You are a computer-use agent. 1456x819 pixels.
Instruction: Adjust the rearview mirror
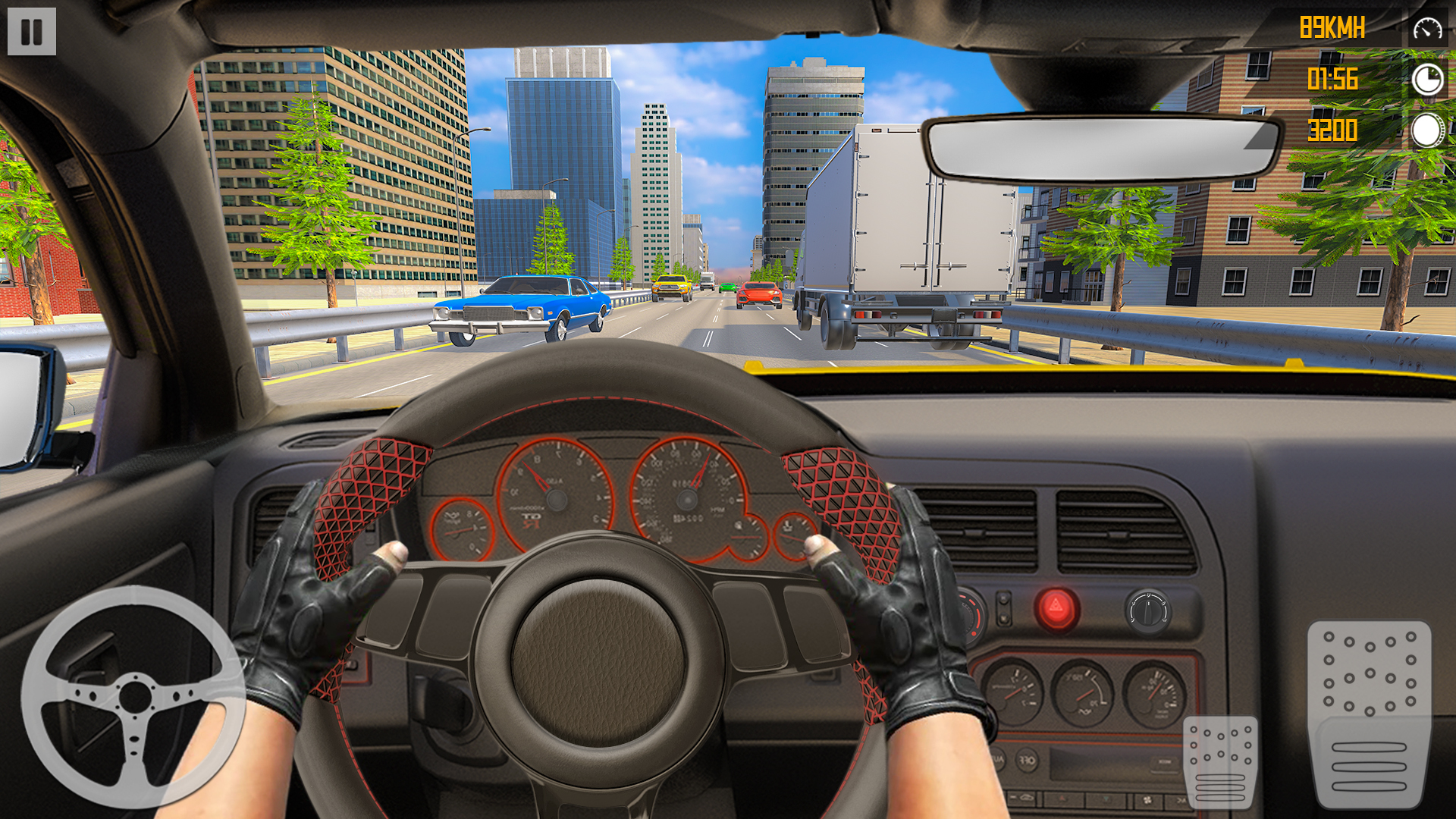[x=1097, y=149]
